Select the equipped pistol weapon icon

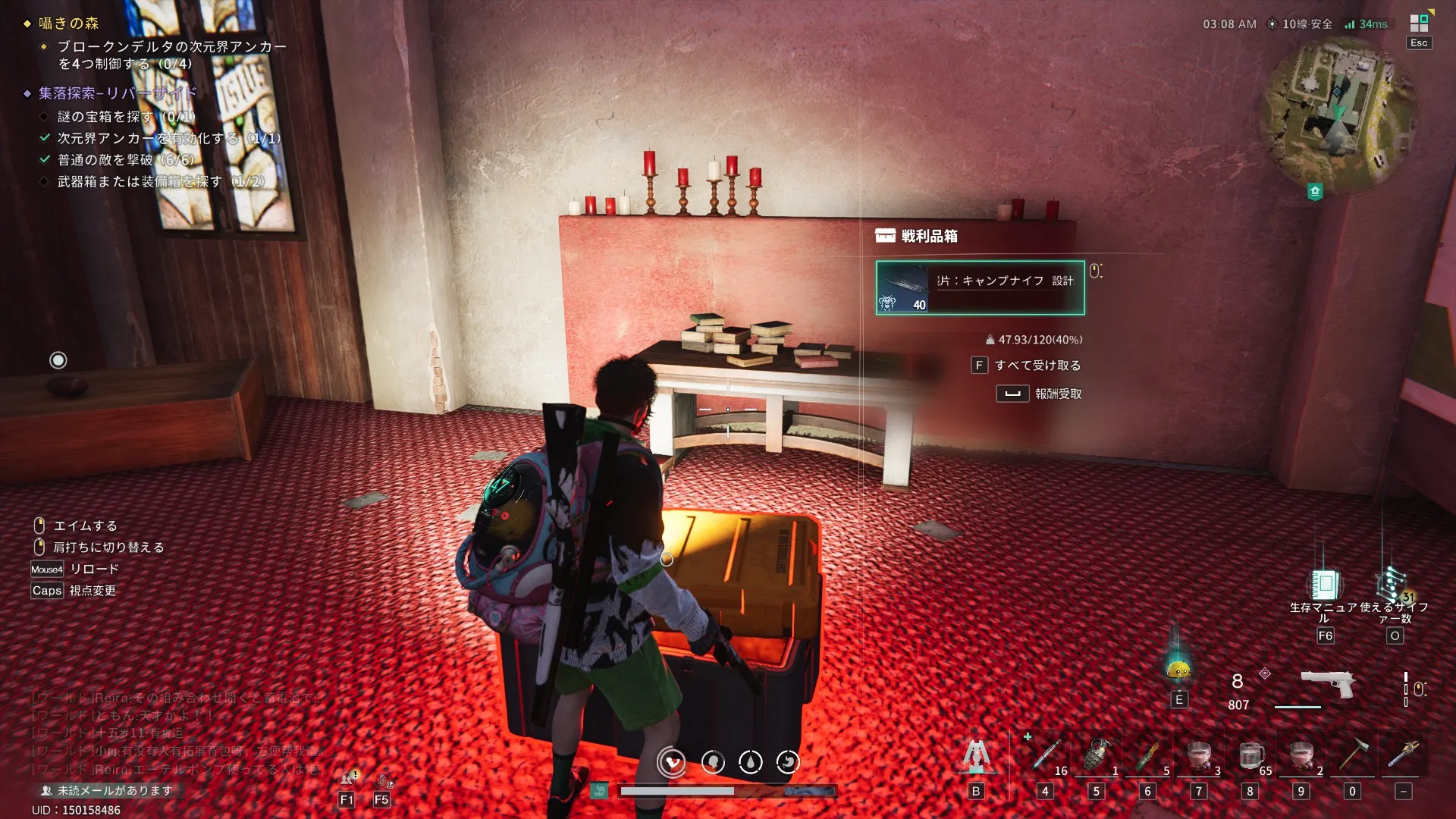point(1327,683)
